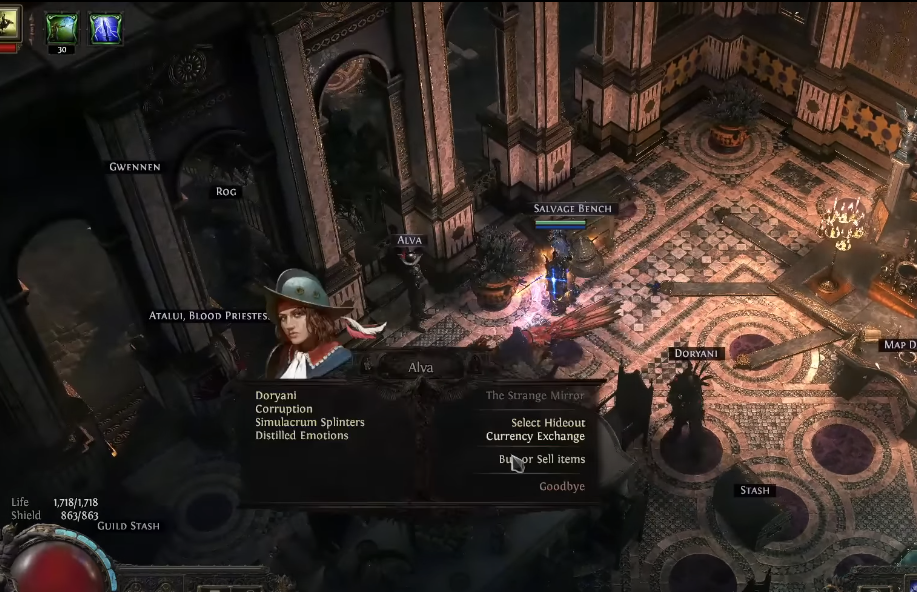Click the blue lightning buff icon
The width and height of the screenshot is (917, 592).
[106, 29]
